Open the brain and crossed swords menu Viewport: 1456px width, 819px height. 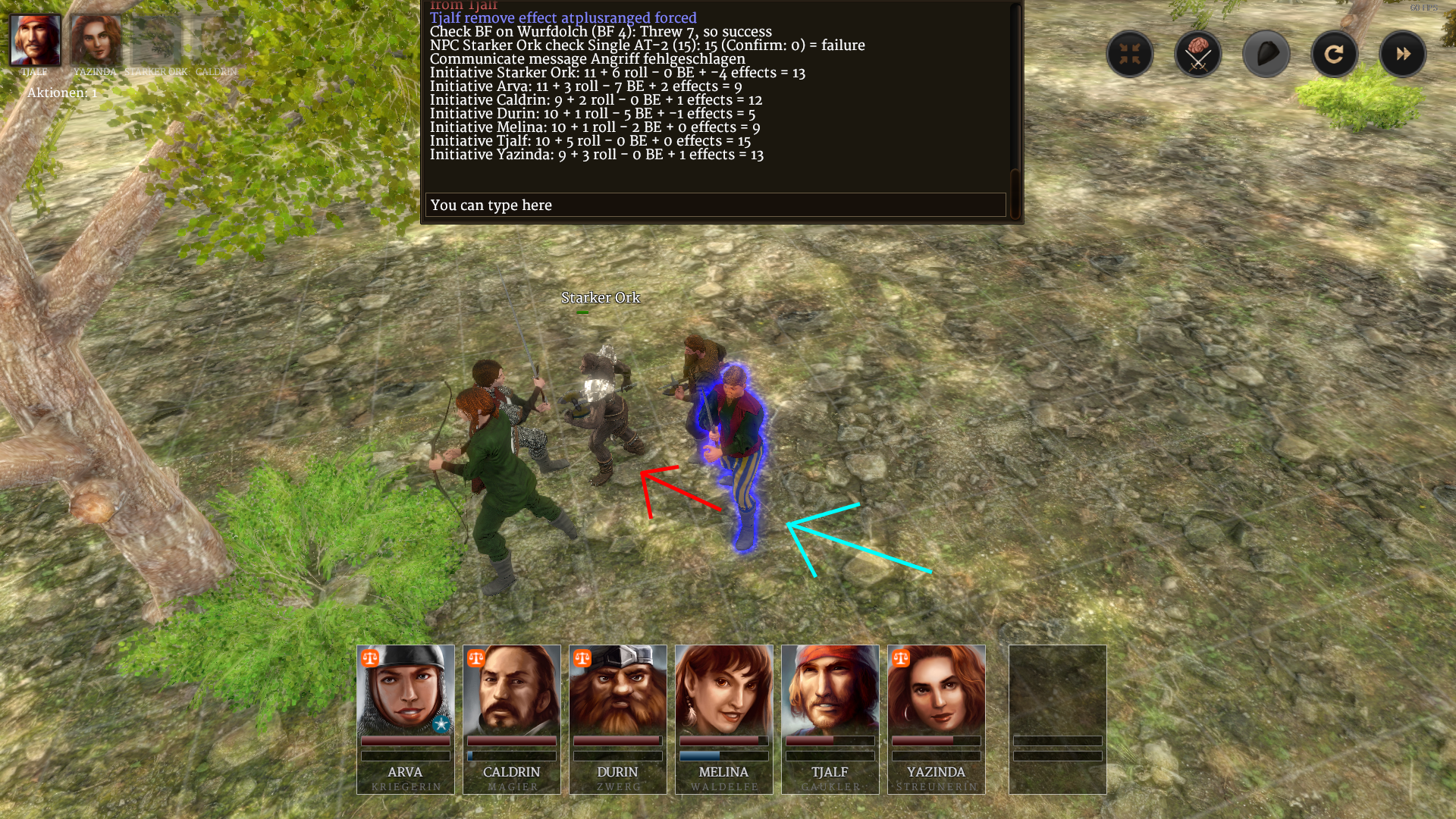click(x=1197, y=54)
